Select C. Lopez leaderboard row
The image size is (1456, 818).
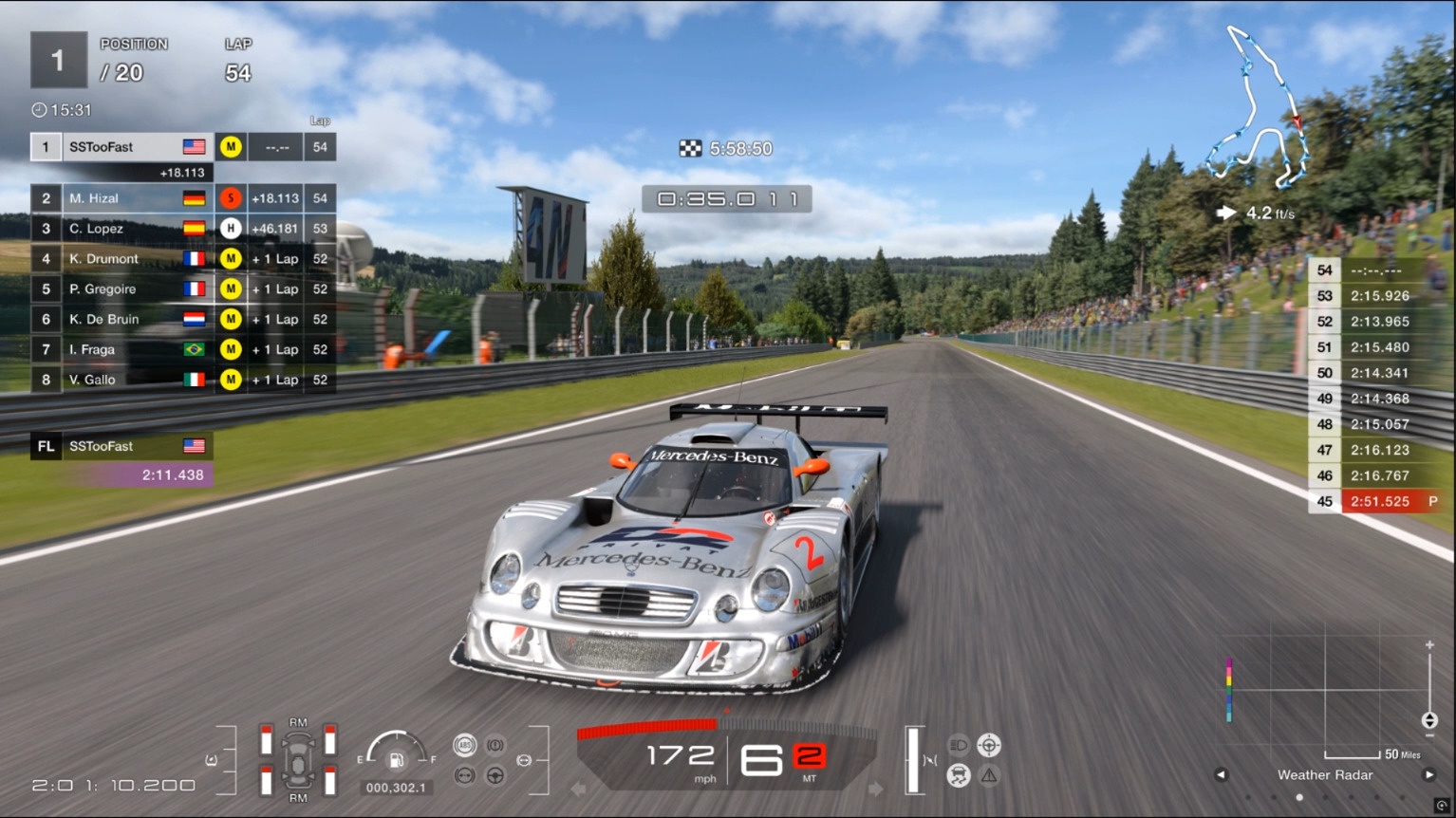pos(123,229)
